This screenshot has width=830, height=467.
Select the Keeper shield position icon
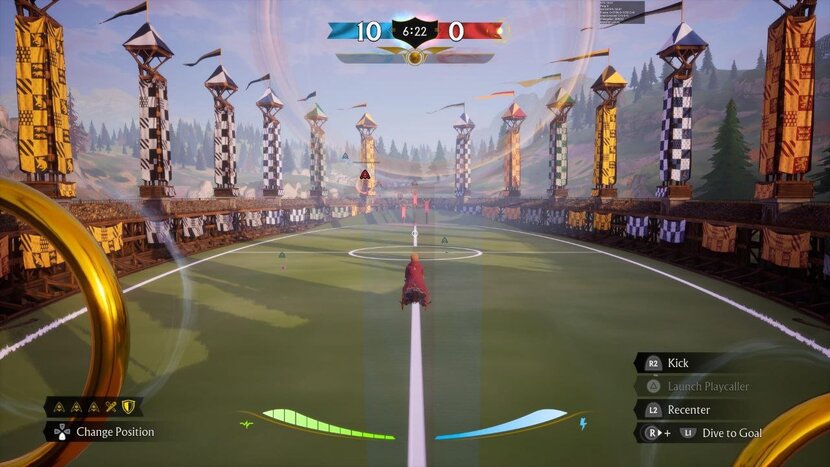[128, 407]
